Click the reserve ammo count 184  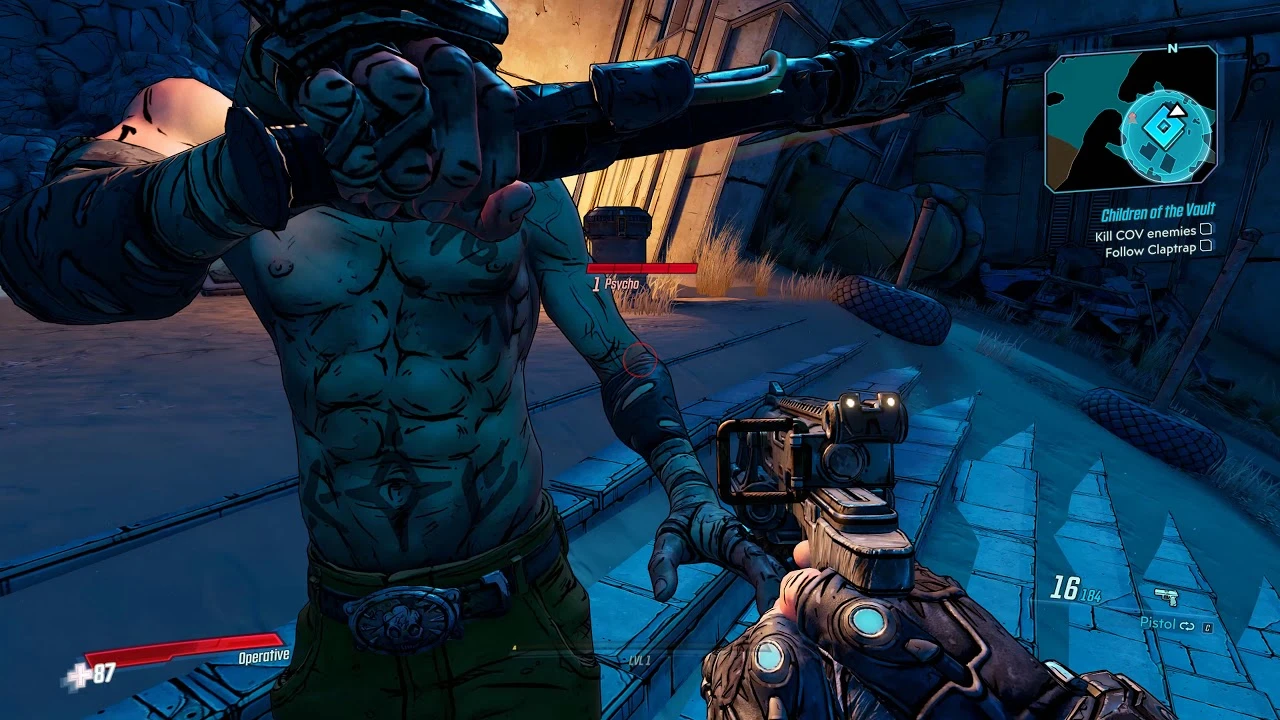point(1091,595)
